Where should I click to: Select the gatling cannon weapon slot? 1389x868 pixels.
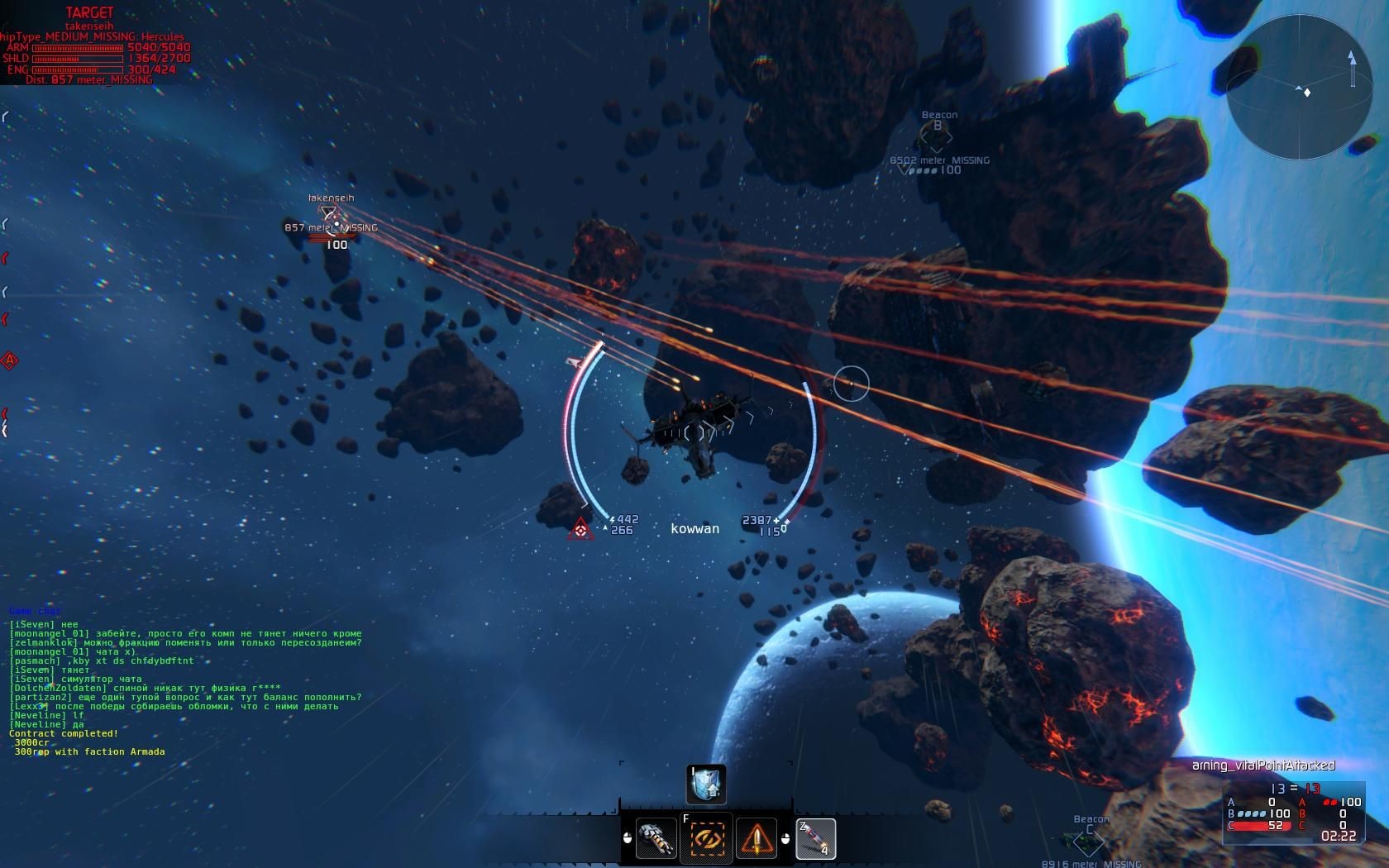[x=656, y=838]
